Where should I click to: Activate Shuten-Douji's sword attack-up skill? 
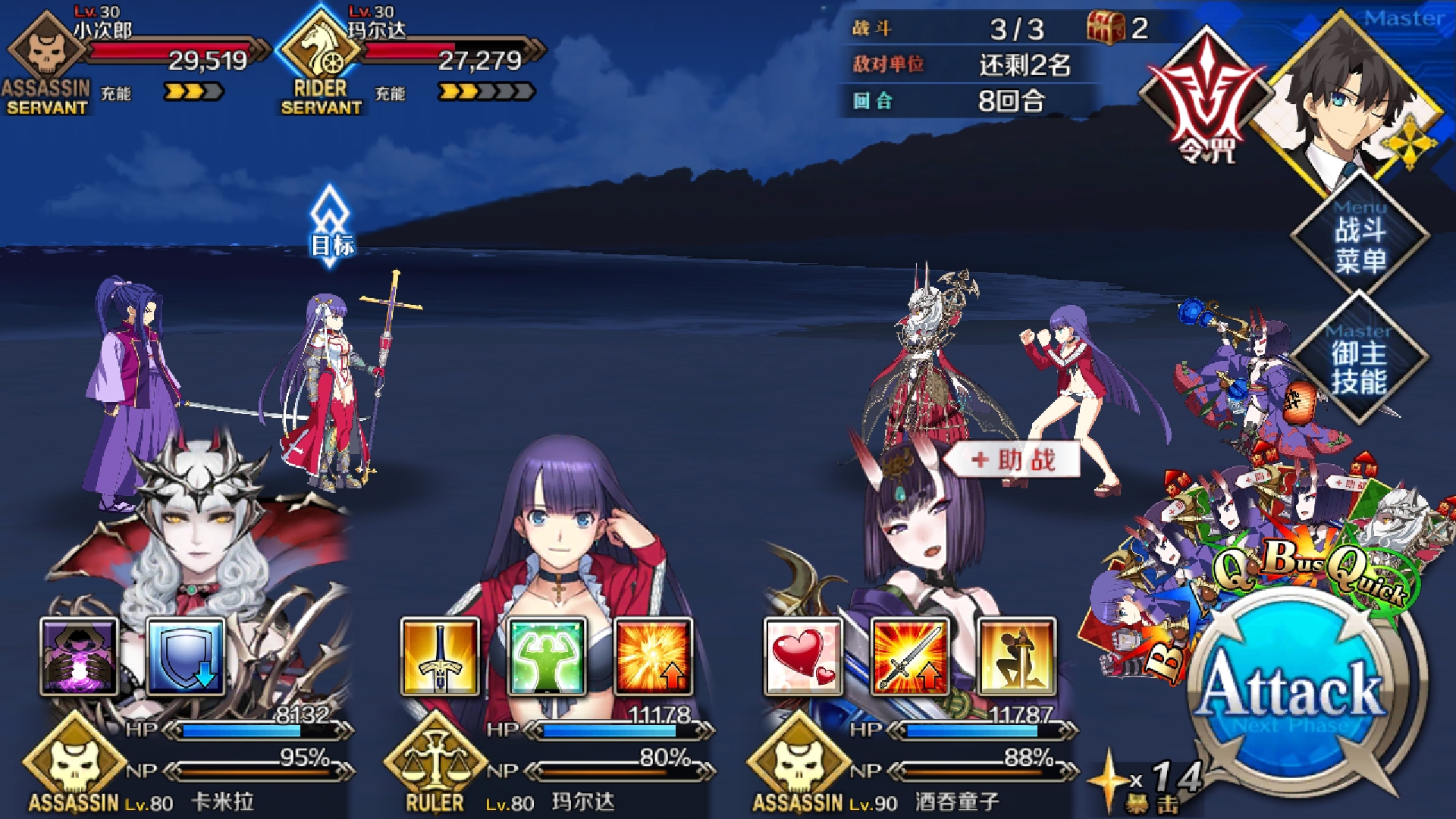pos(910,657)
